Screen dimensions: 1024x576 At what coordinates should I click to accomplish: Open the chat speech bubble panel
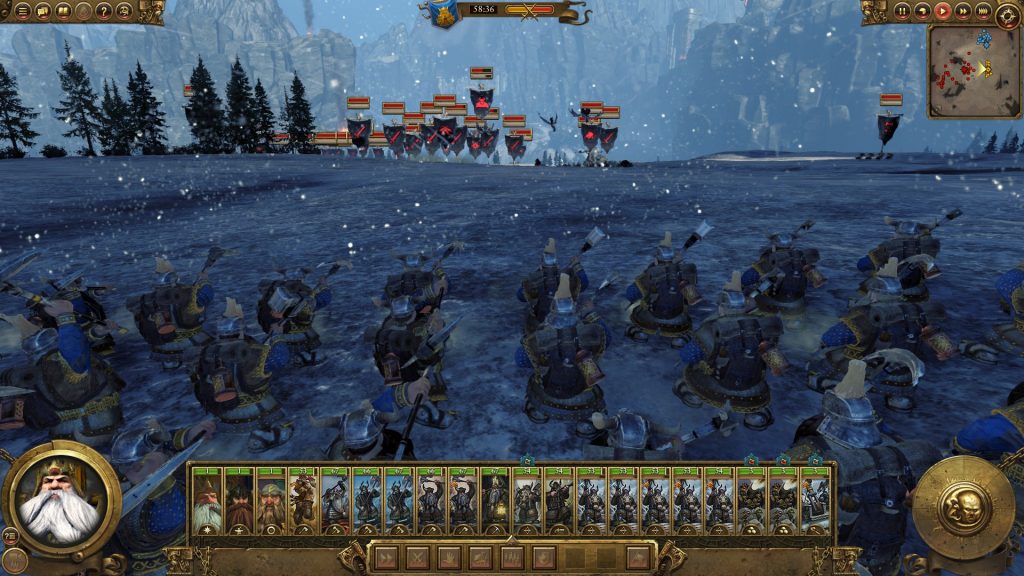(x=40, y=11)
